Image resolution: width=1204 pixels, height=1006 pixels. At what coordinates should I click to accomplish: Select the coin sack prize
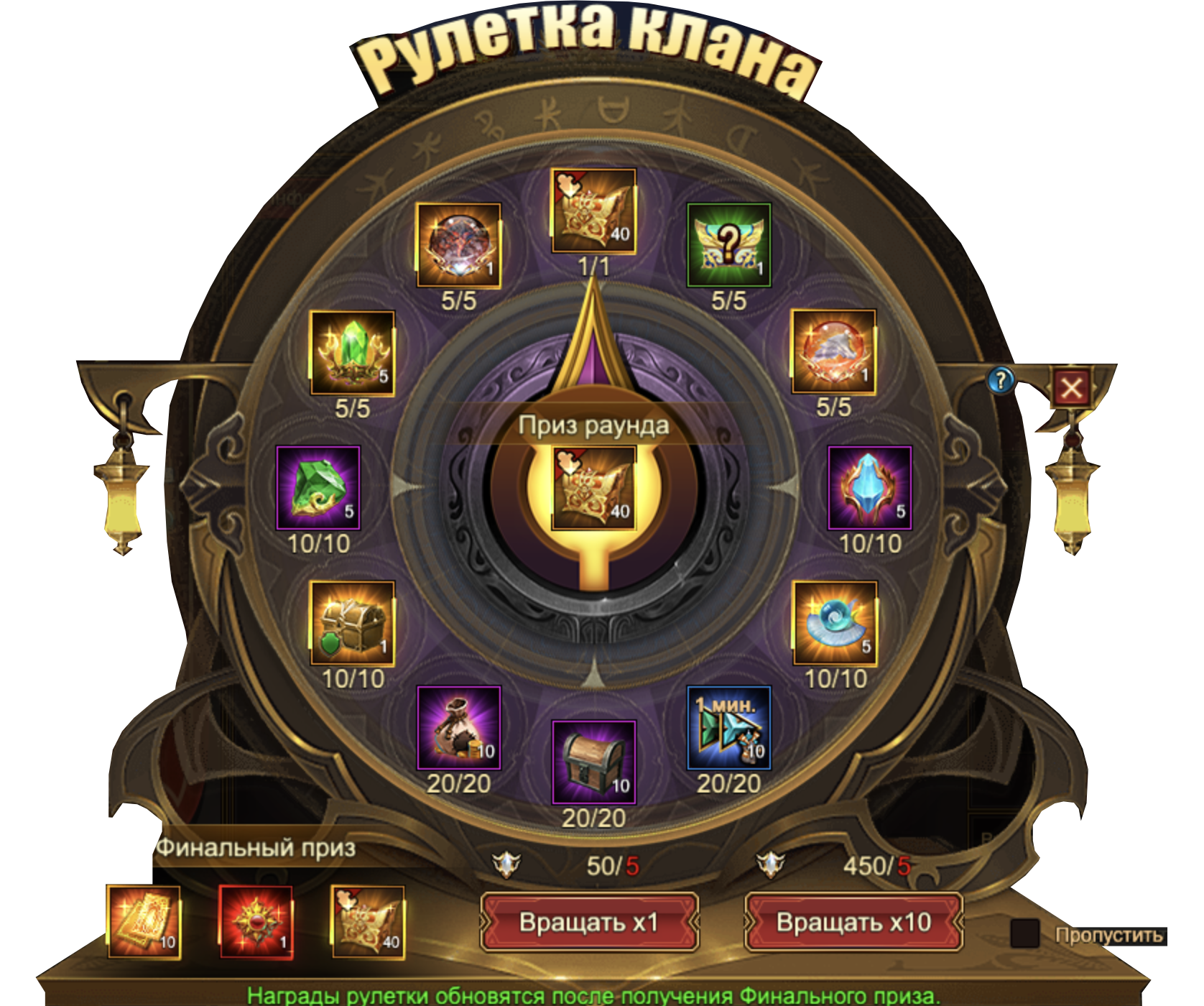(458, 728)
